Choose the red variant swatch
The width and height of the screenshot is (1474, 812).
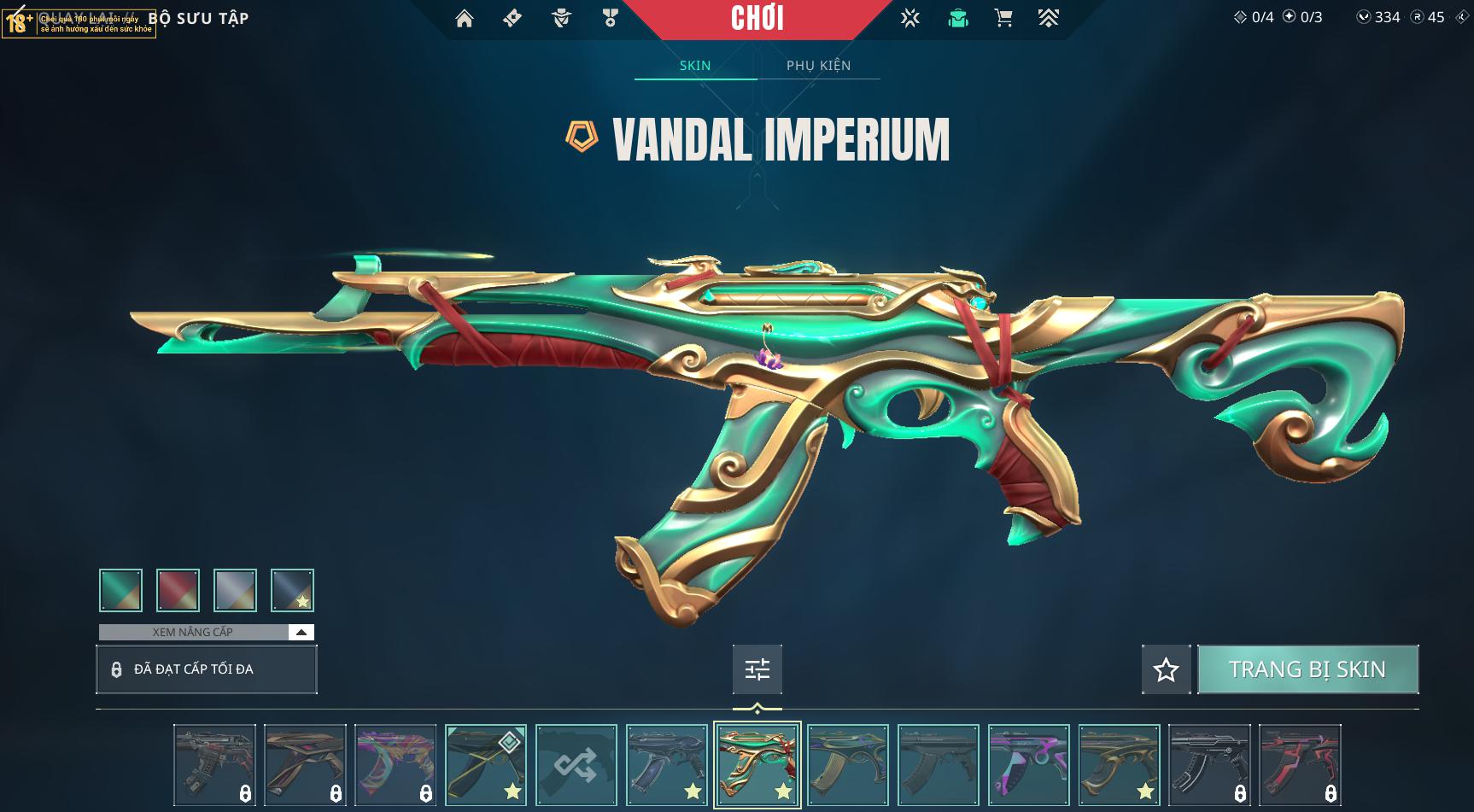click(x=178, y=590)
